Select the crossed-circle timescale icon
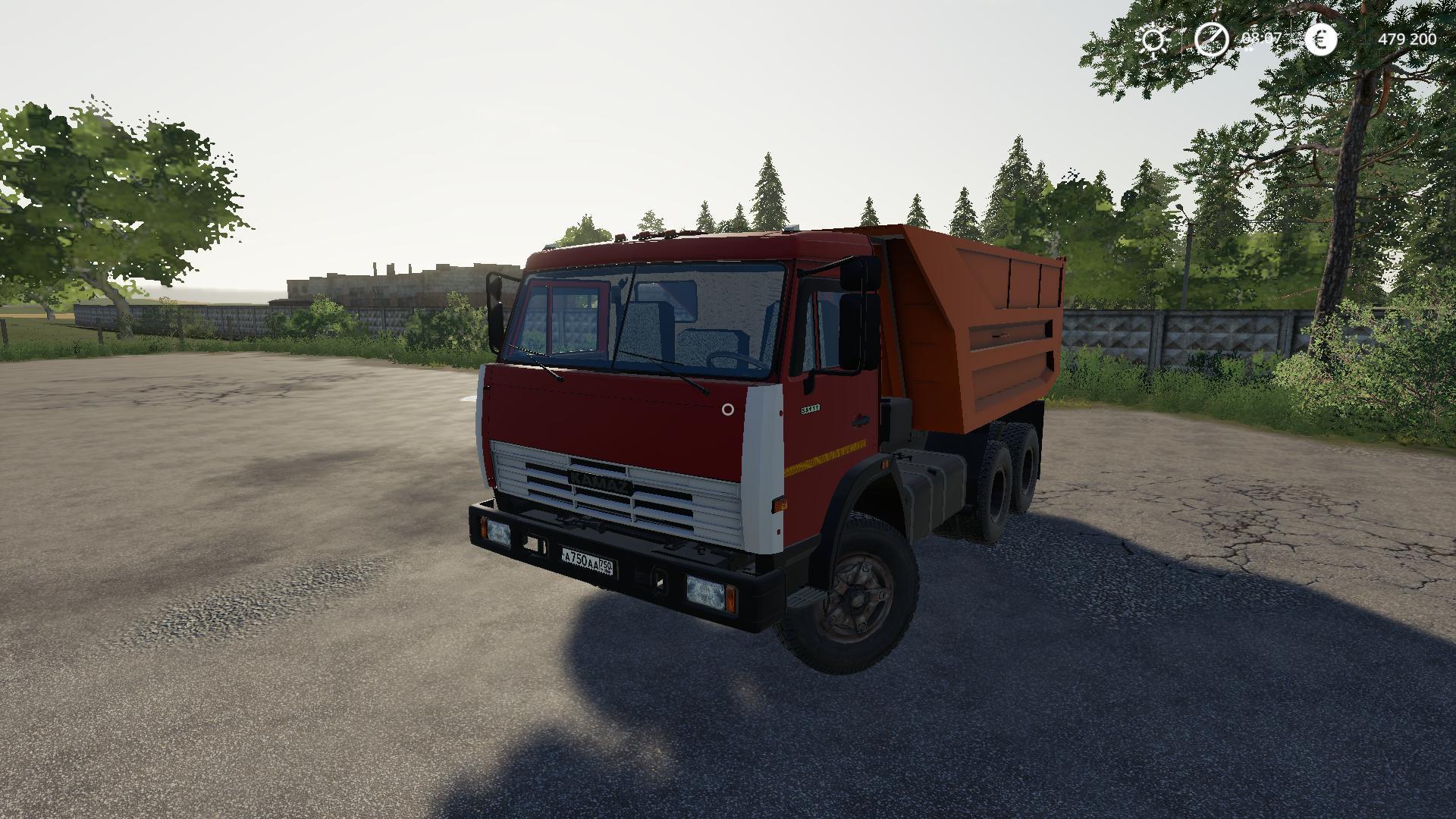1456x819 pixels. click(1211, 39)
